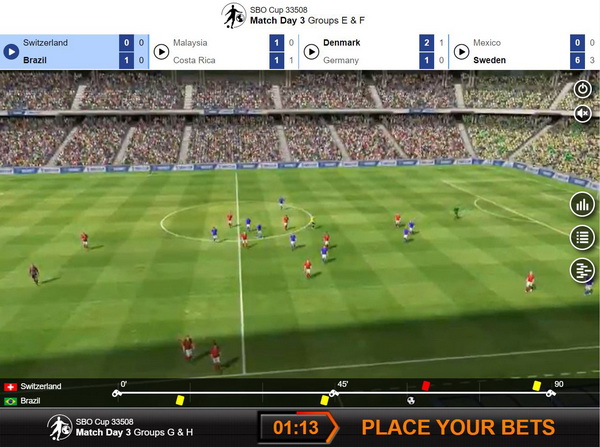The image size is (600, 447).
Task: Click the Place Your Bets banner
Action: (457, 427)
